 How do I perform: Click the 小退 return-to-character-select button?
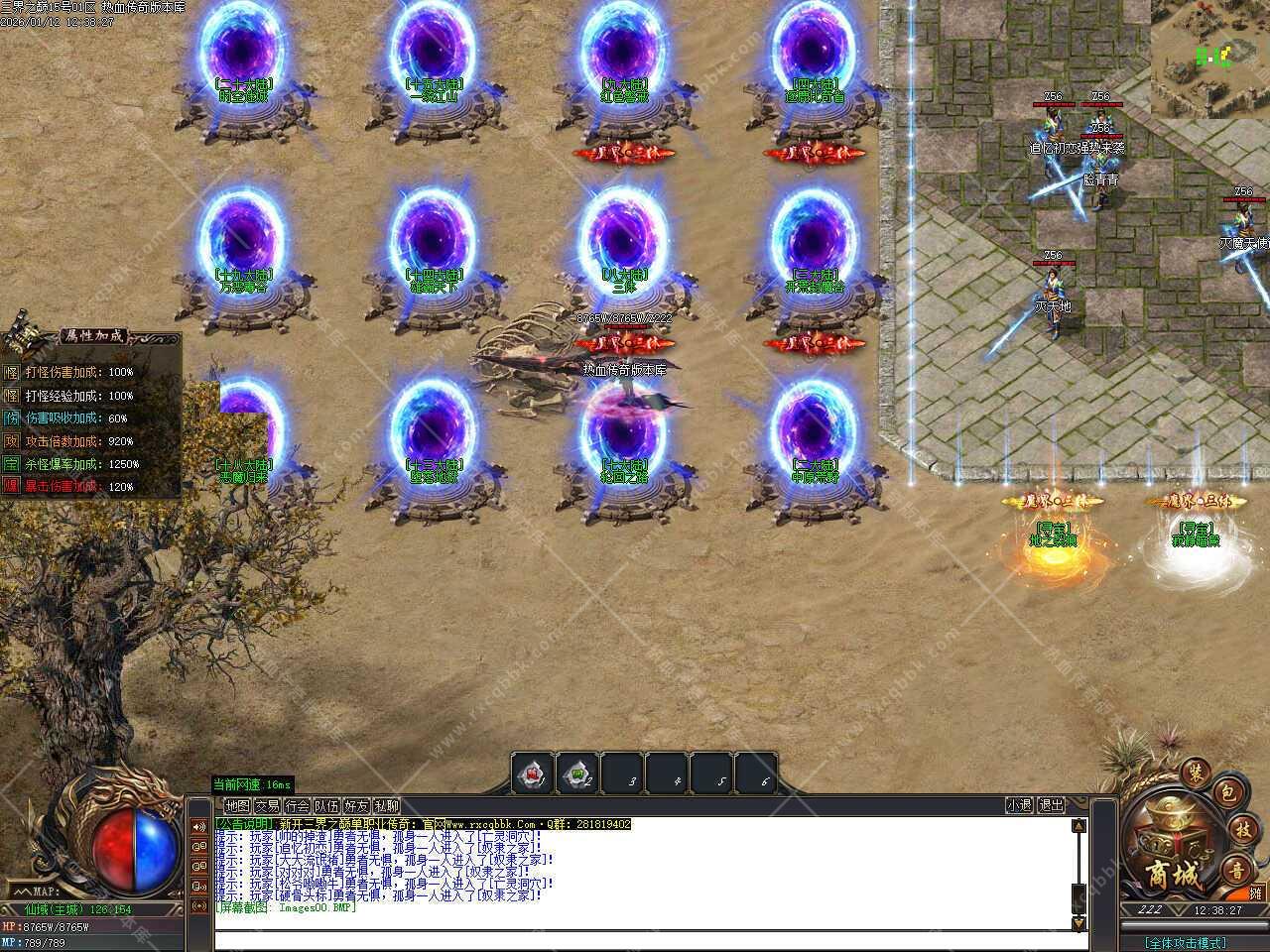[1019, 806]
